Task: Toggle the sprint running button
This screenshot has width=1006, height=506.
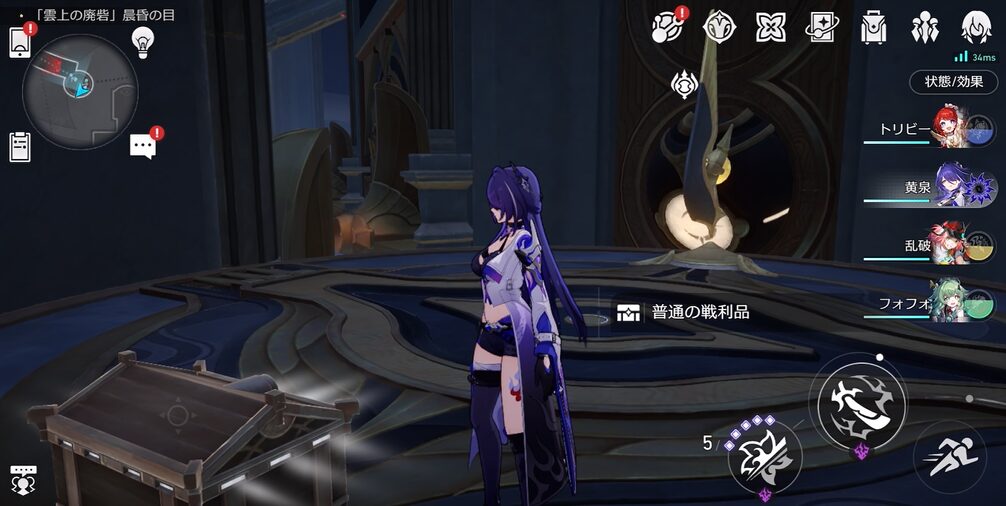Action: pyautogui.click(x=948, y=456)
